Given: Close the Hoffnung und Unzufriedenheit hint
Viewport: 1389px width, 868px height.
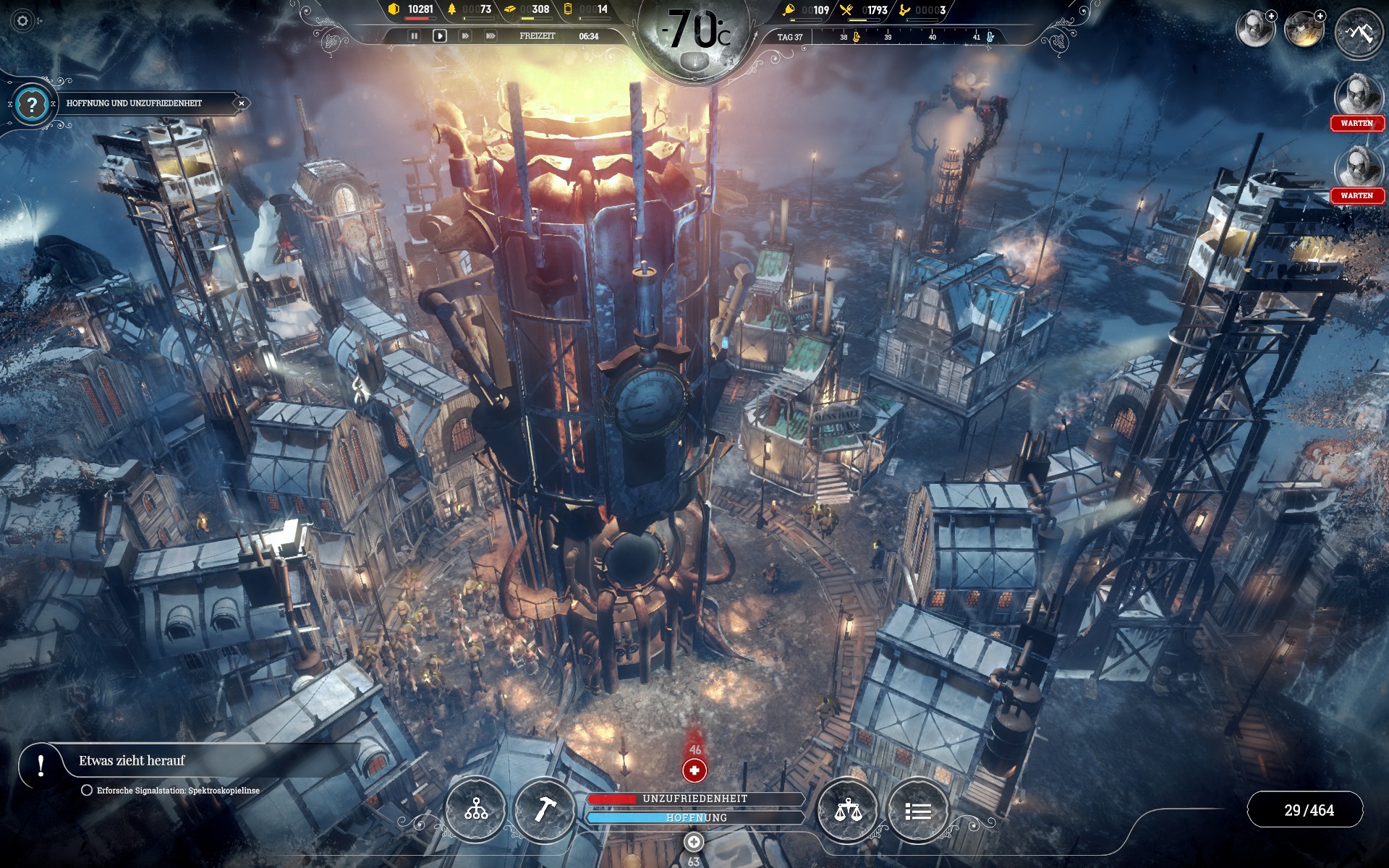Looking at the screenshot, I should (x=242, y=103).
